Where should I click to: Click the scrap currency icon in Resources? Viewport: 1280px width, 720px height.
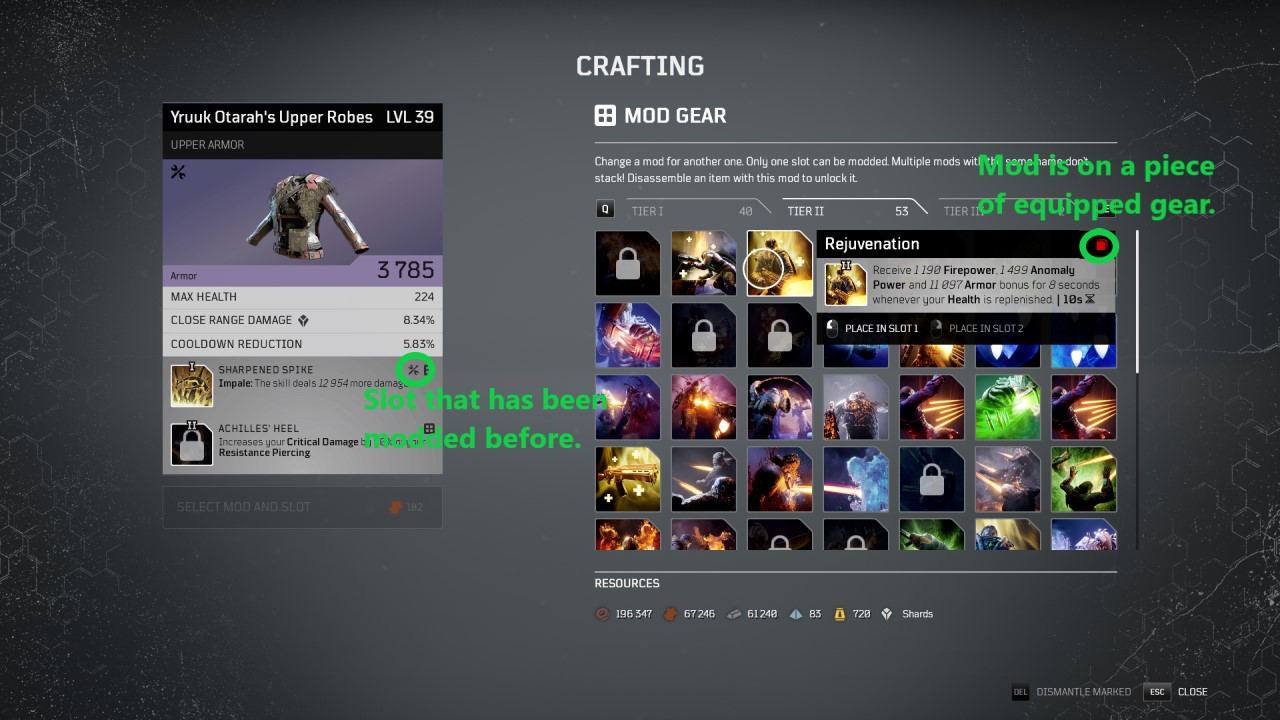602,614
